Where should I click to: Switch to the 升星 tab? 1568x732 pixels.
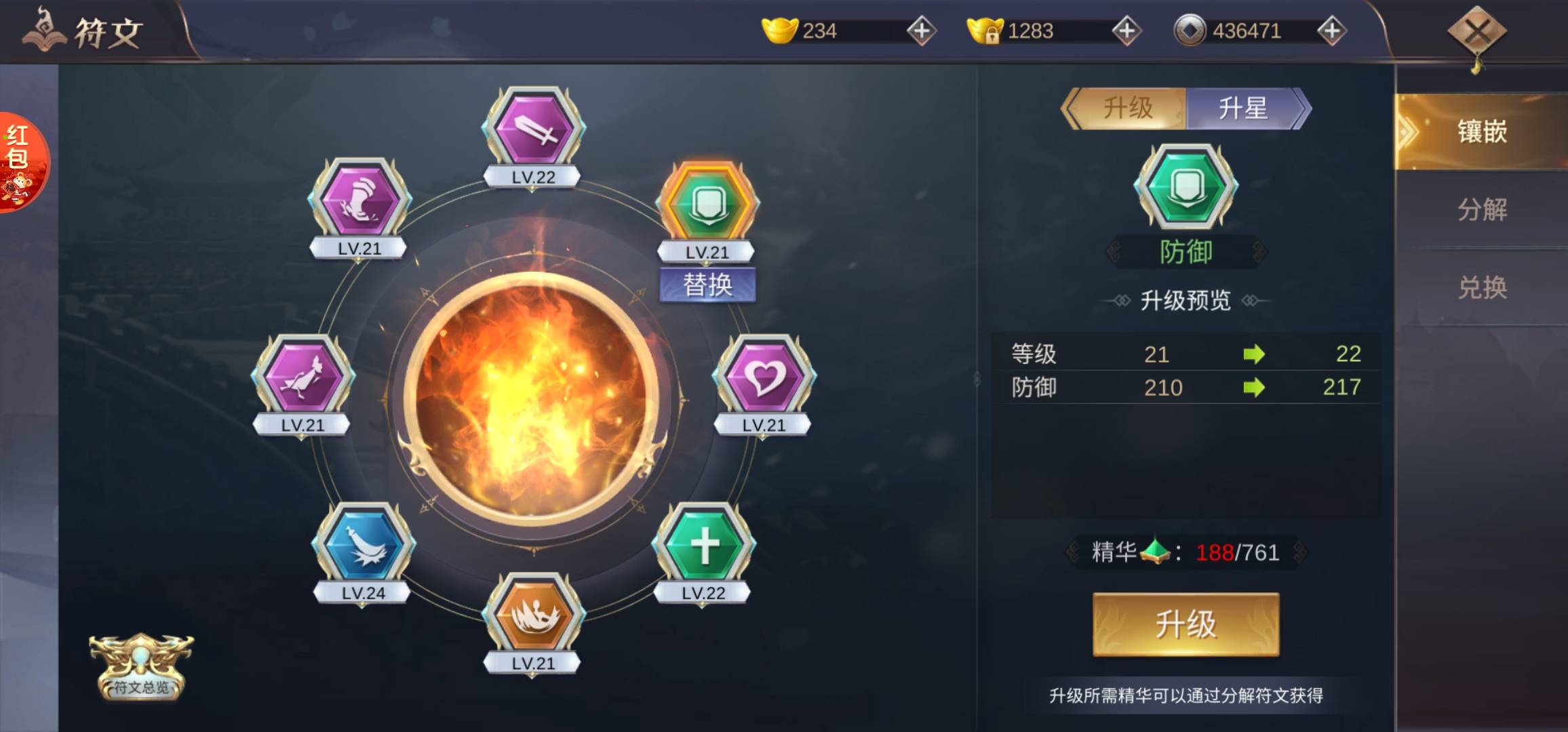(x=1244, y=108)
